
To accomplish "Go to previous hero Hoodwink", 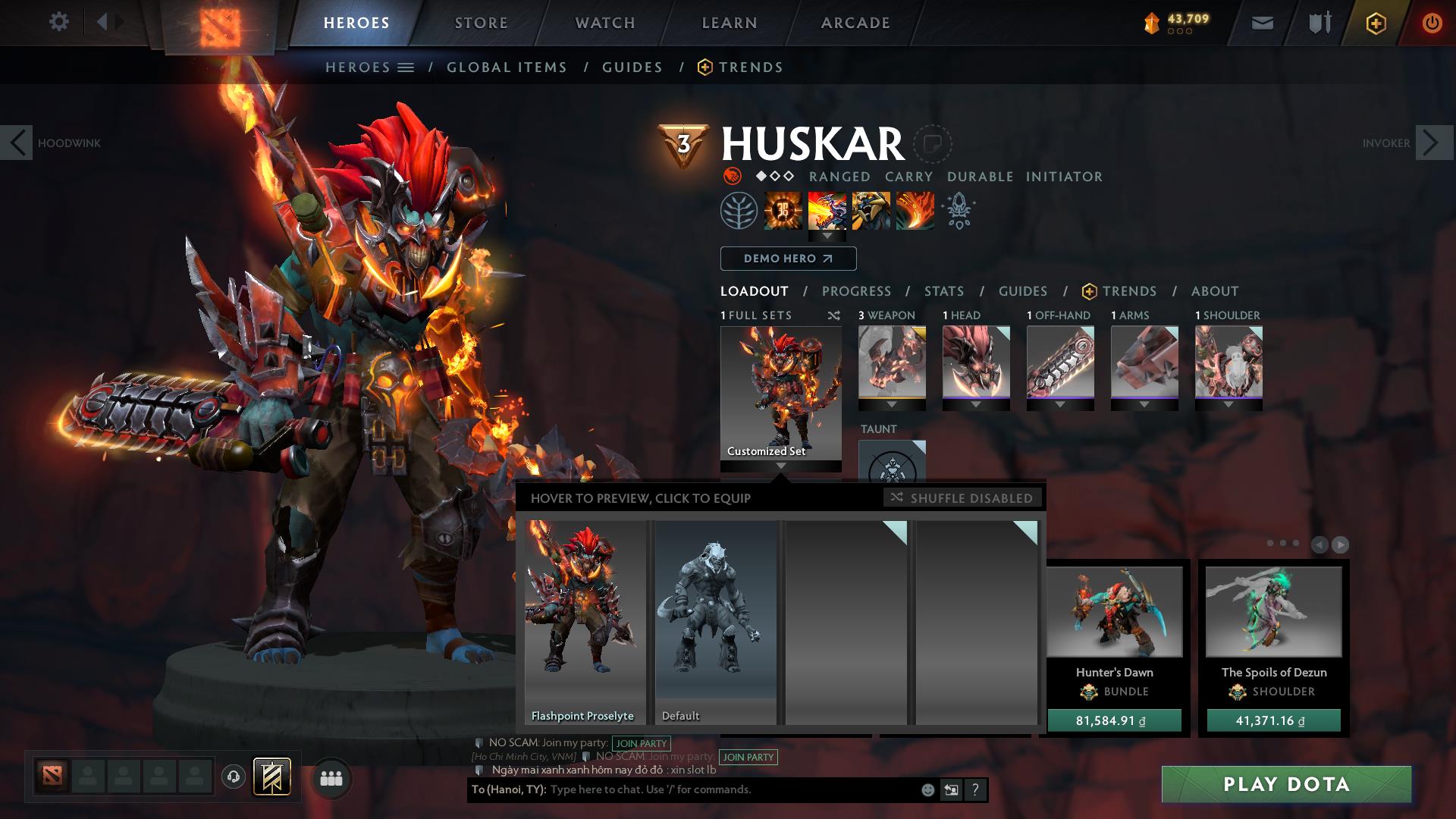I will click(17, 143).
